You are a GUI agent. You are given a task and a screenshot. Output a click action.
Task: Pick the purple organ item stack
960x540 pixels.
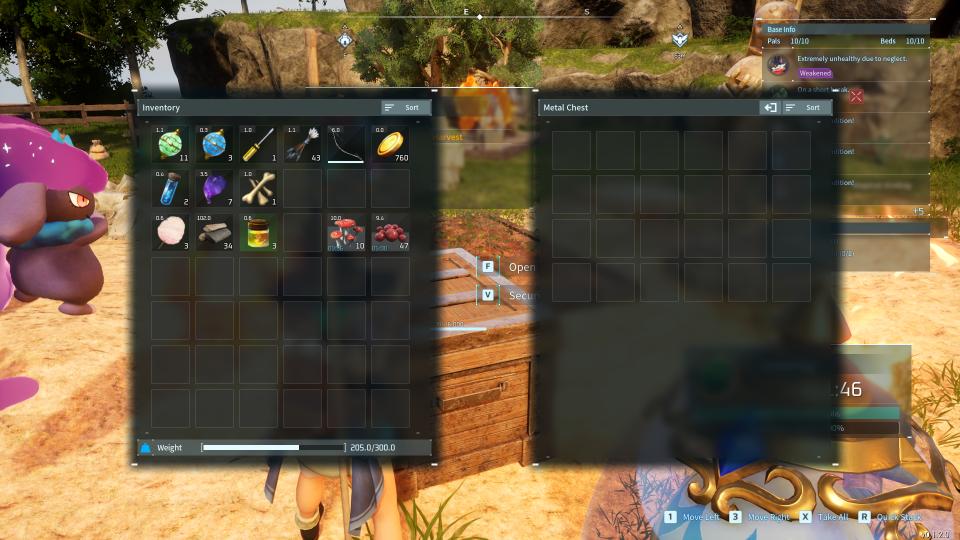(215, 188)
